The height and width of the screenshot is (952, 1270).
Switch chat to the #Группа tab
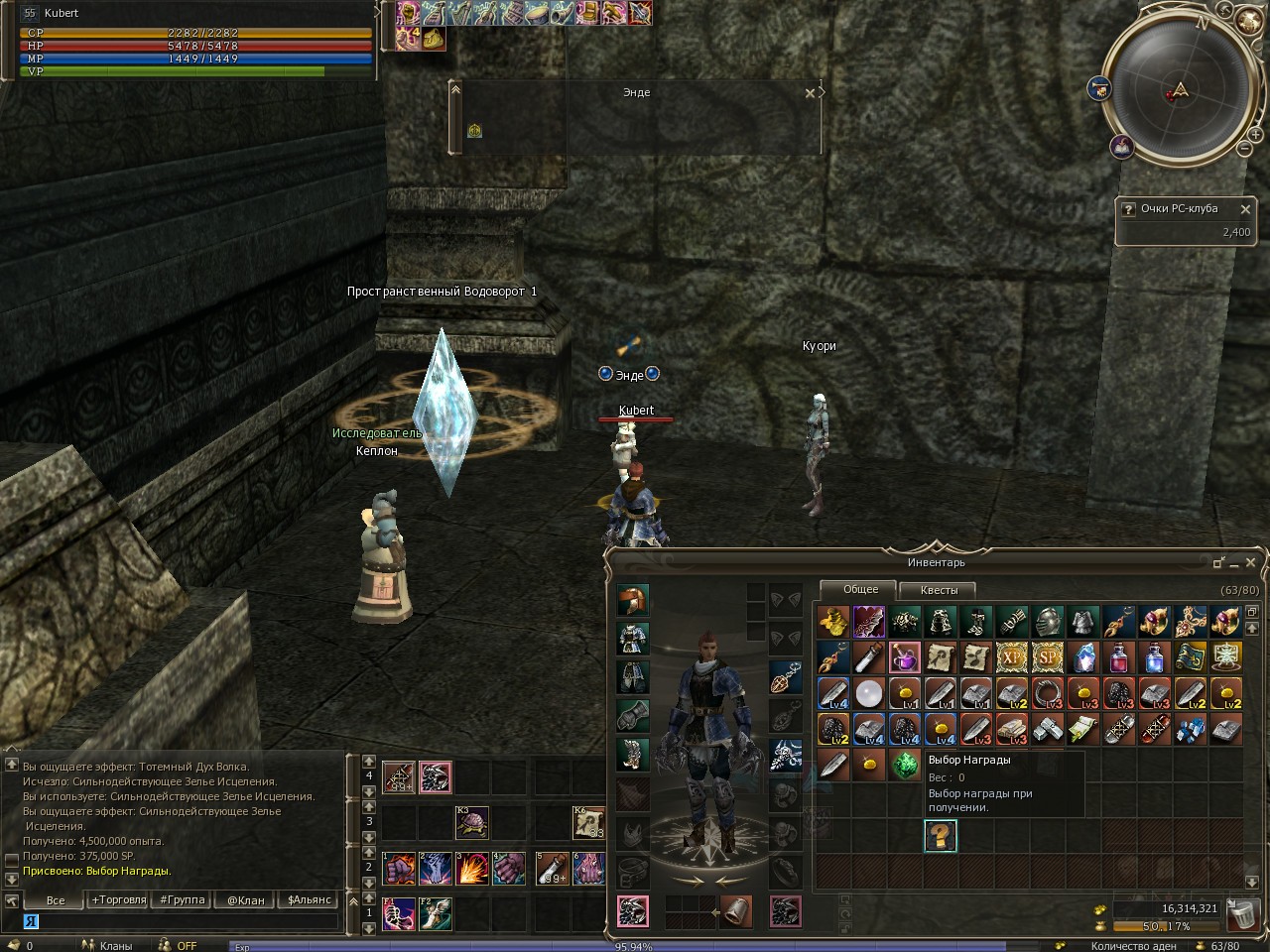pos(181,900)
